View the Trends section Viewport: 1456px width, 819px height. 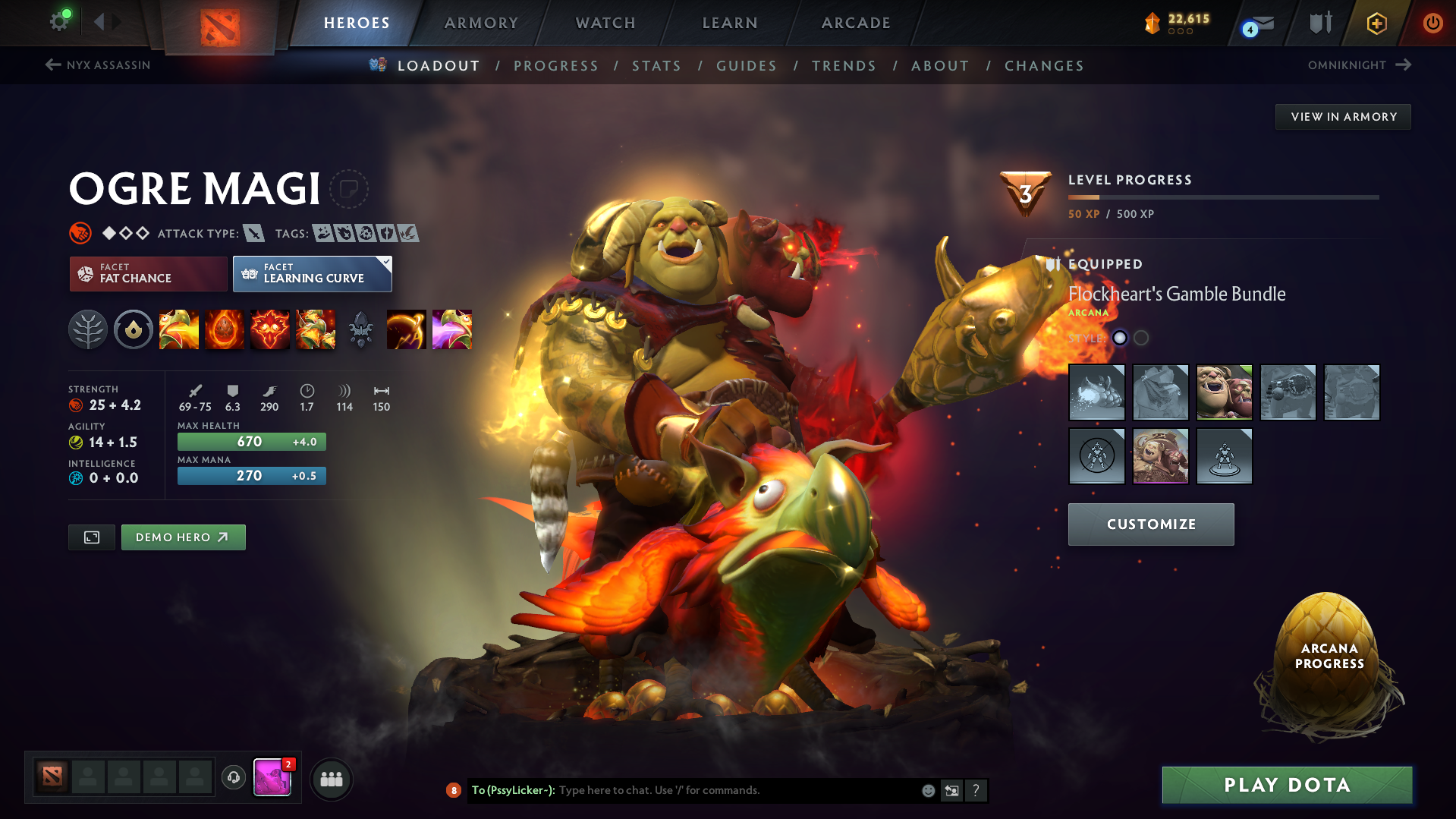(844, 66)
